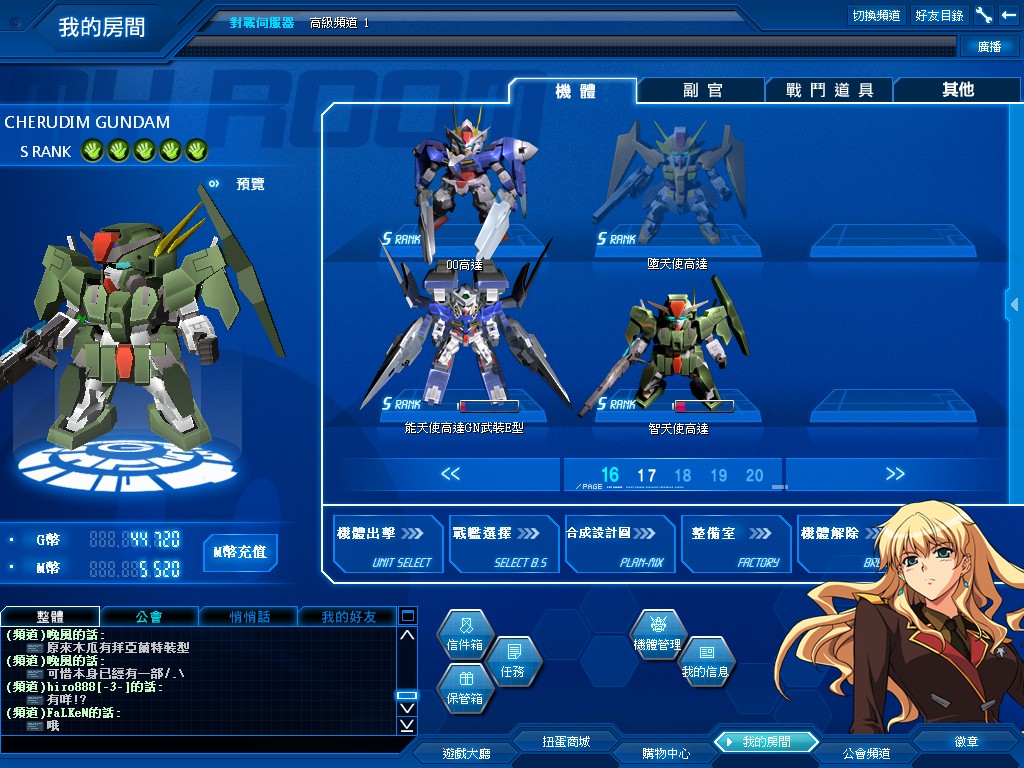The image size is (1024, 768).
Task: Click the previous page double arrow
Action: [450, 474]
